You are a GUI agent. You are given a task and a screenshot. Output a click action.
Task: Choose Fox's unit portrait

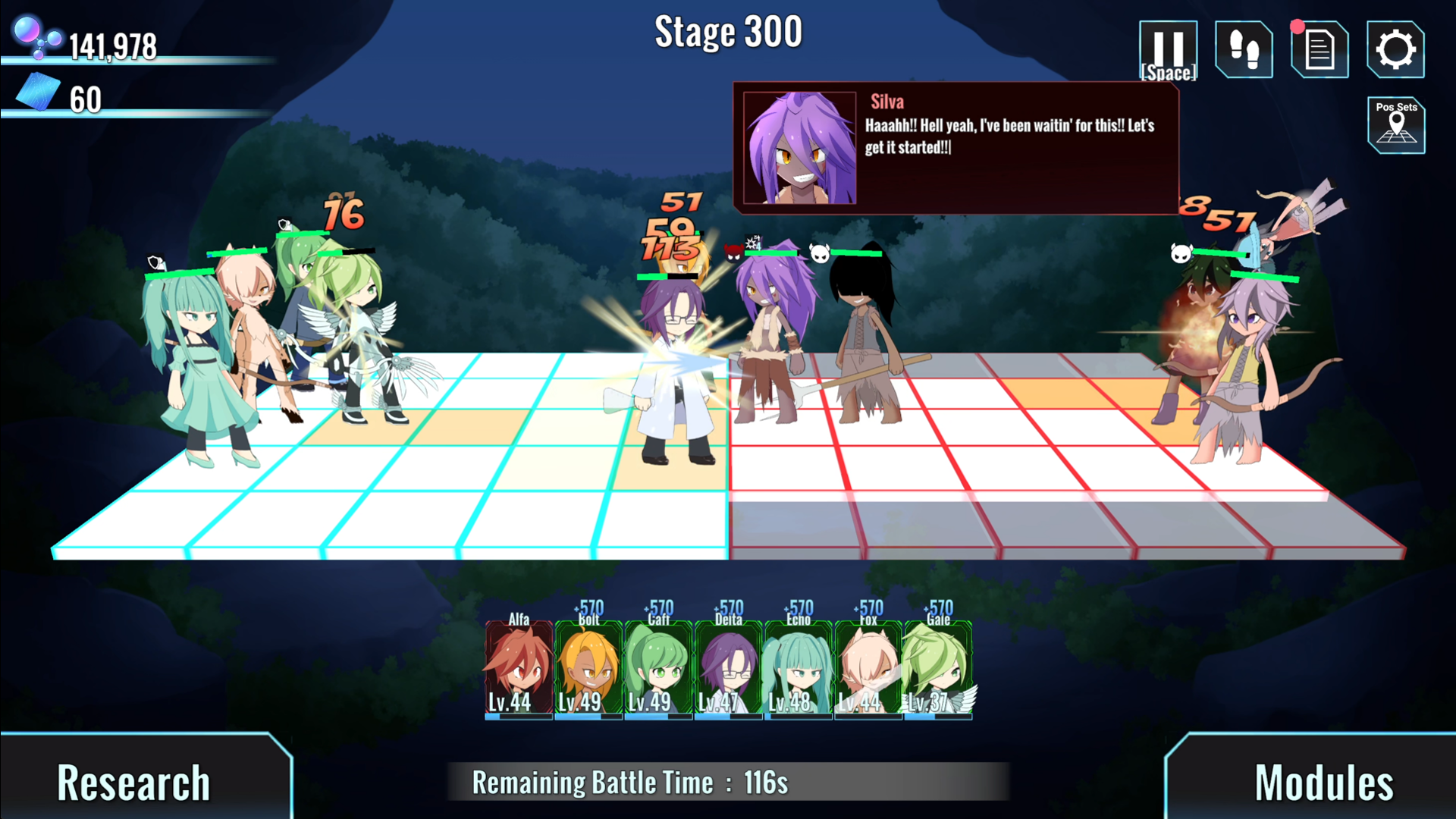(868, 669)
